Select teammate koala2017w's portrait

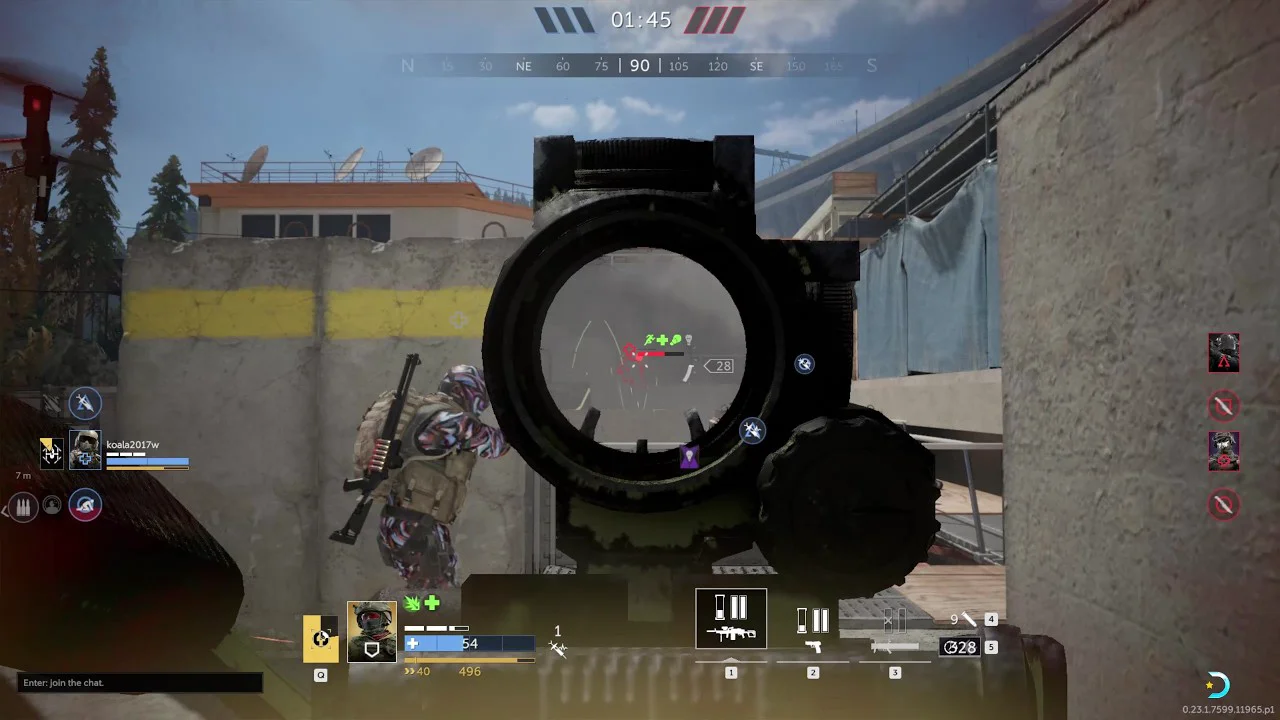(85, 450)
